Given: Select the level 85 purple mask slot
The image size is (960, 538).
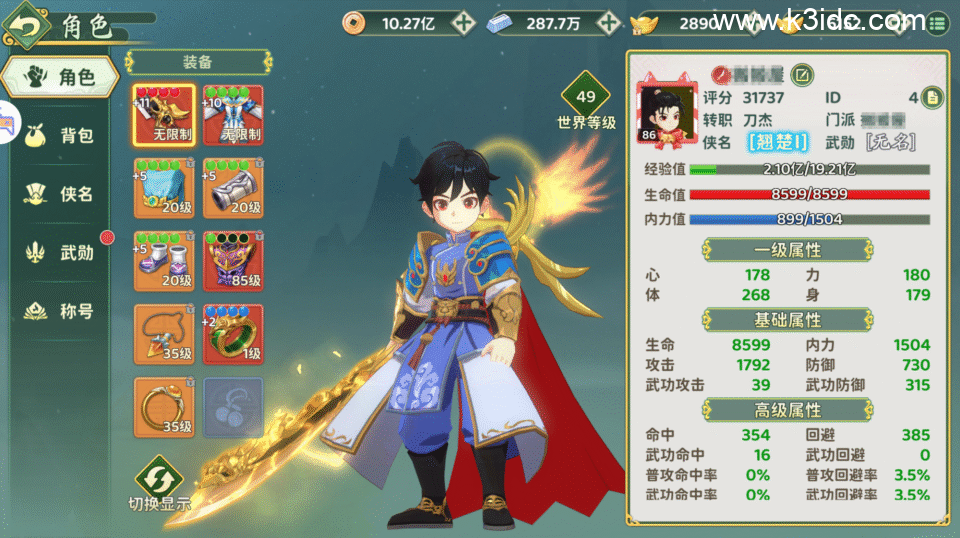Looking at the screenshot, I should pos(233,260).
